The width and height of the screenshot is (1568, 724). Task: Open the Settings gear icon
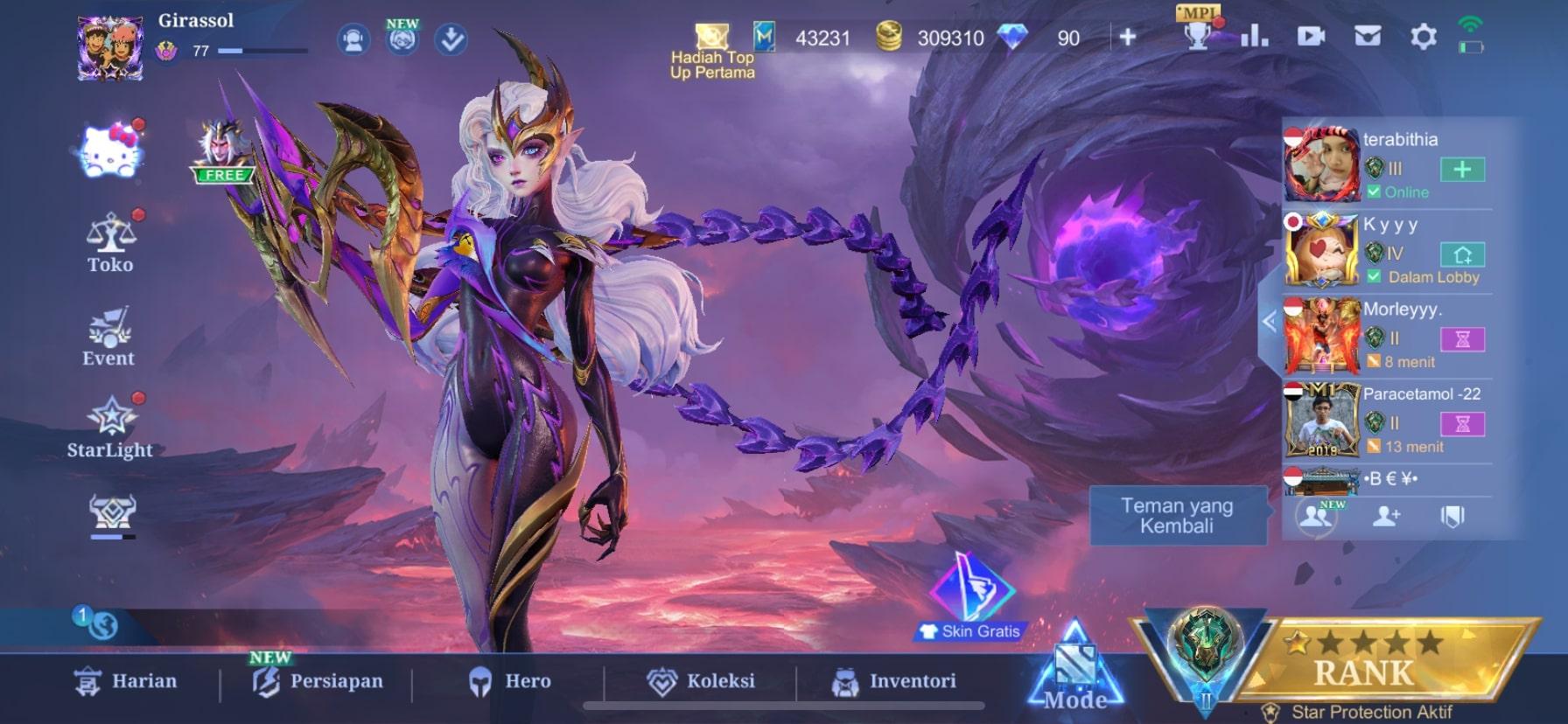pos(1424,37)
